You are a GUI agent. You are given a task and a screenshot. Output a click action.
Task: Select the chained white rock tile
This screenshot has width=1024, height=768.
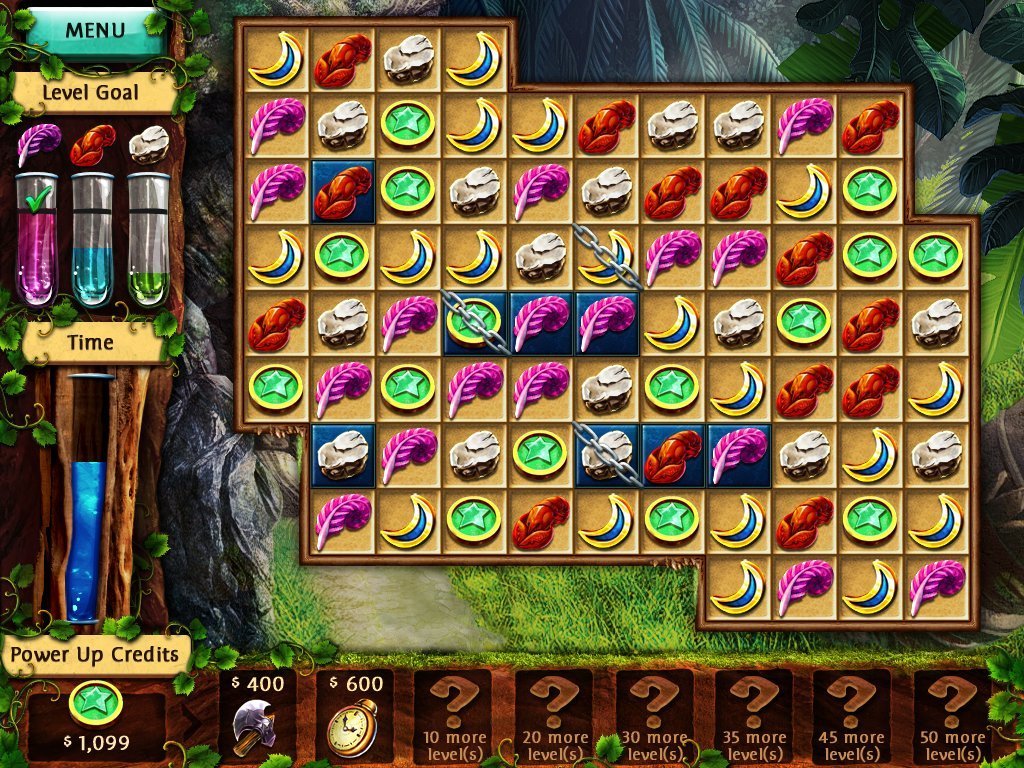[607, 455]
